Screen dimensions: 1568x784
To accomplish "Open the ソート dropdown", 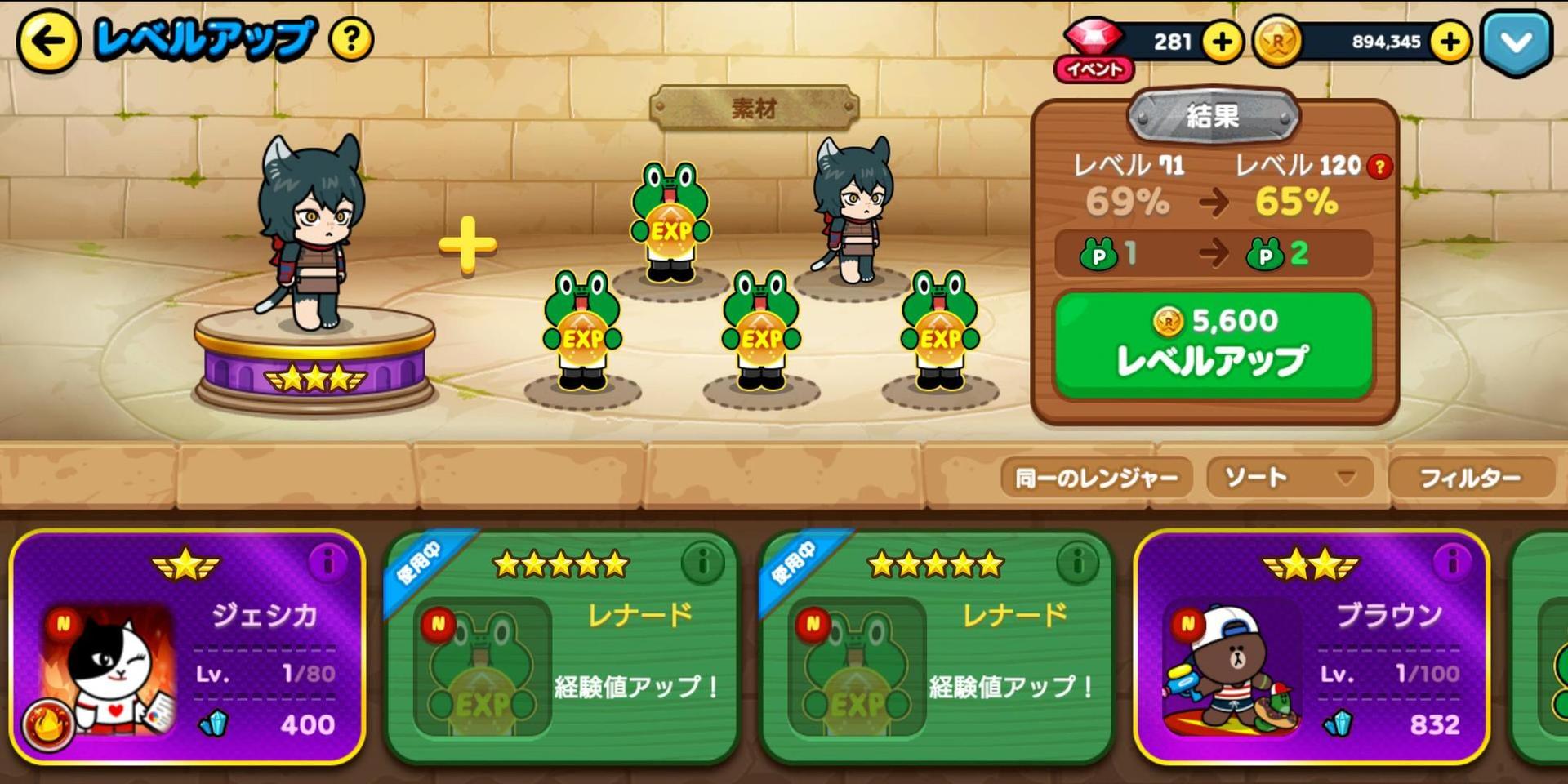I will [1289, 478].
